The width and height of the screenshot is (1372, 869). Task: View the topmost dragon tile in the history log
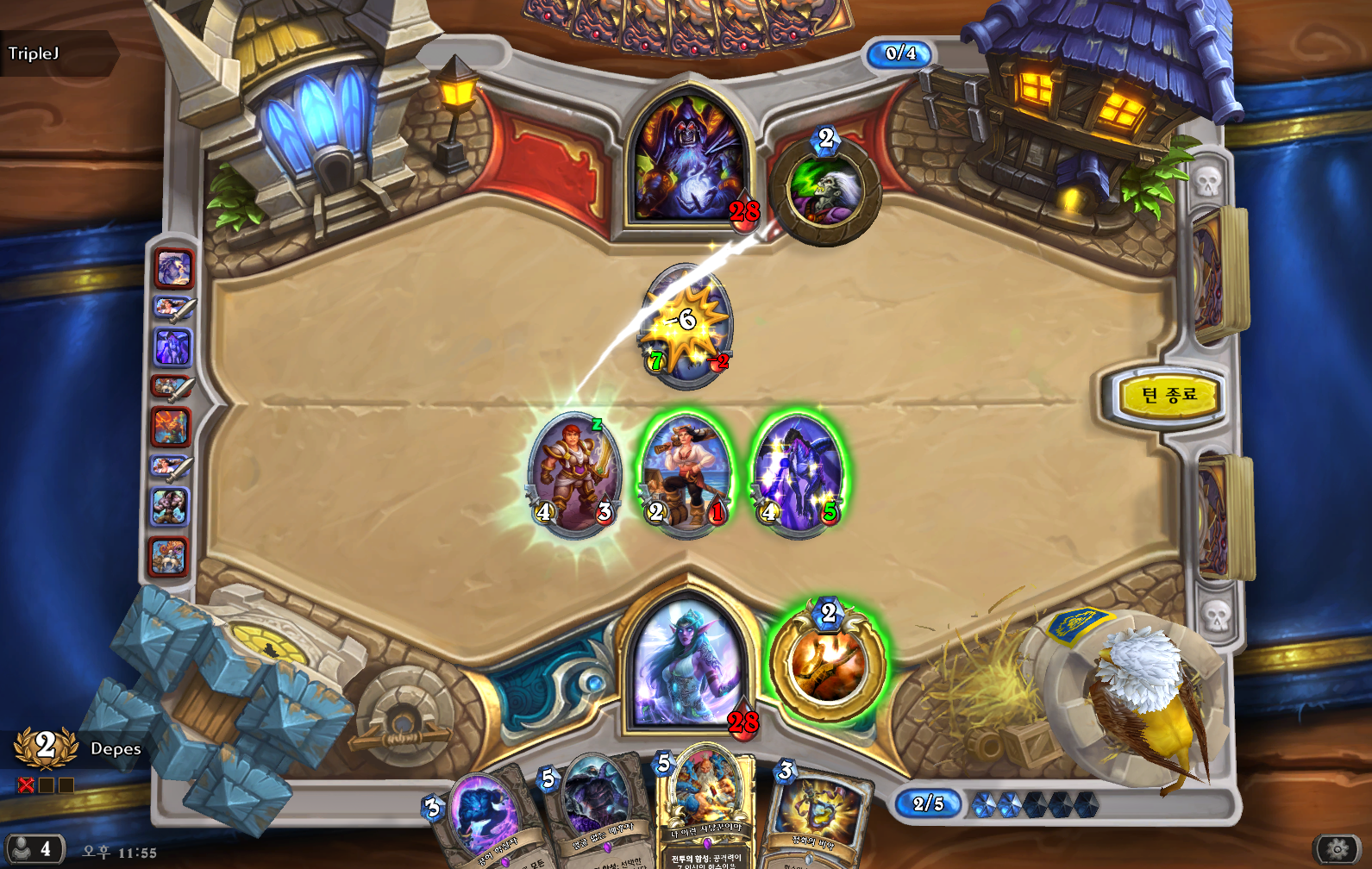[173, 268]
